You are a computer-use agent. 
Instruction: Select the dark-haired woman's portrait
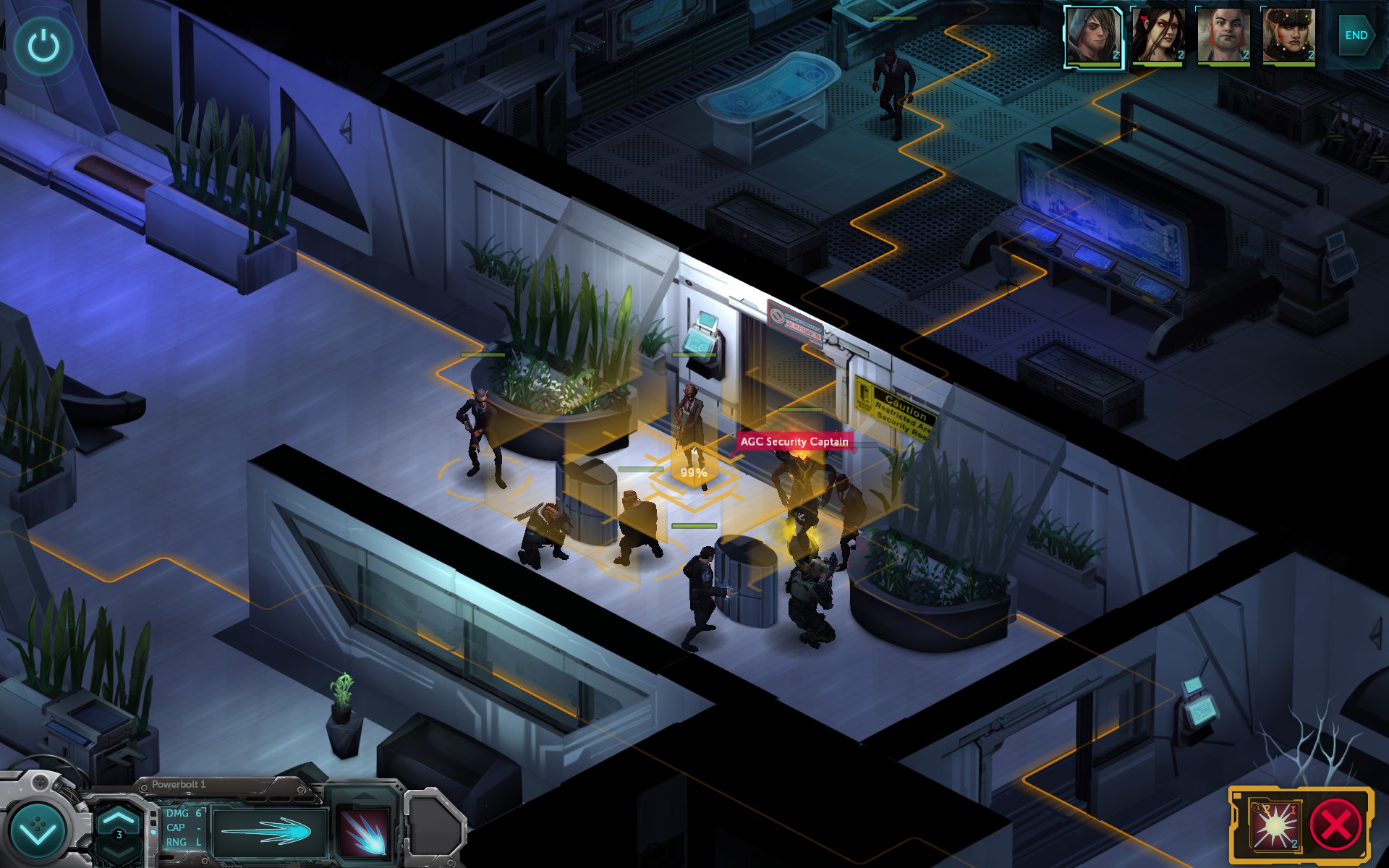tap(1157, 36)
